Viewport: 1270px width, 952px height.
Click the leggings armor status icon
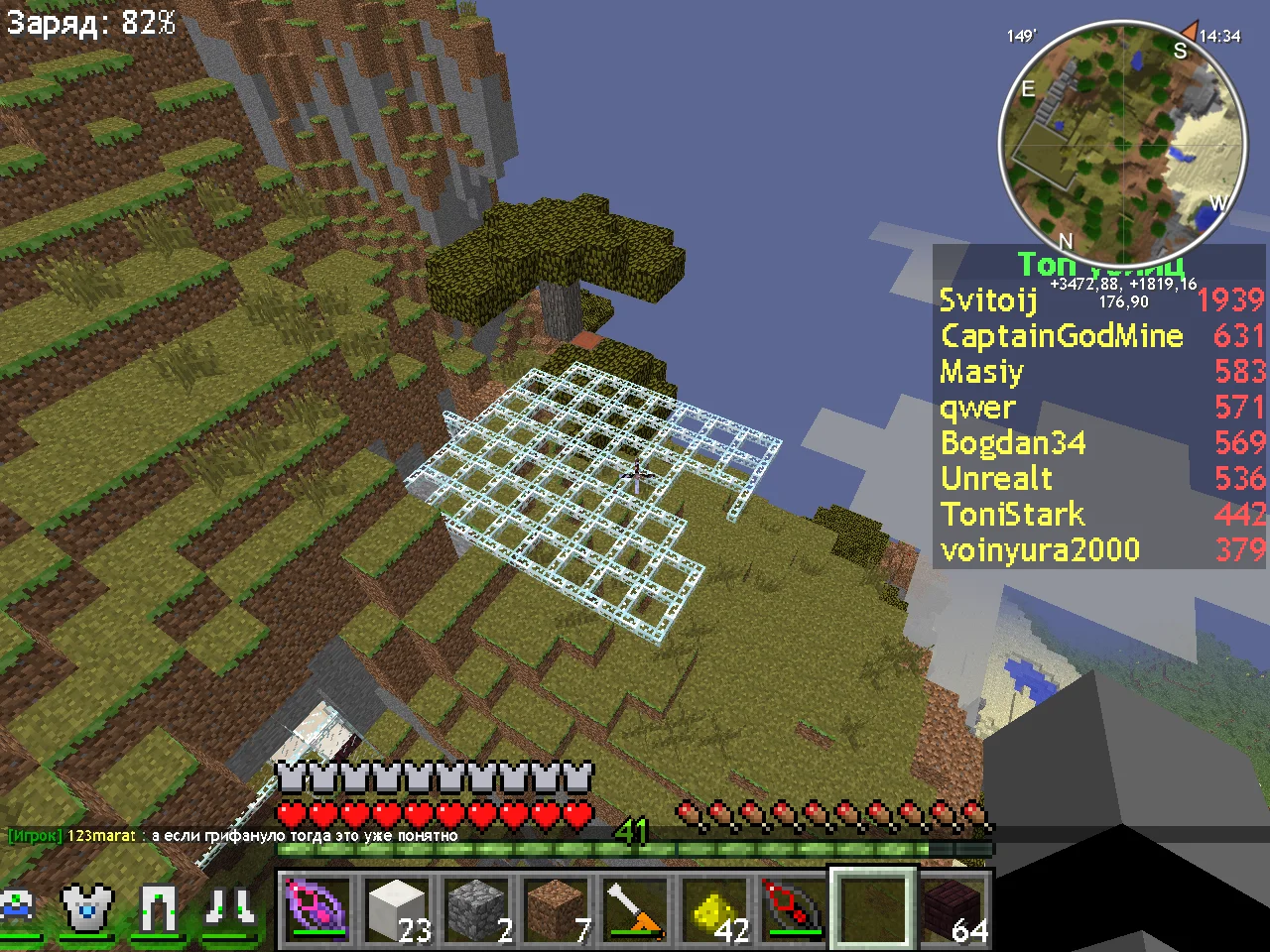coord(159,907)
